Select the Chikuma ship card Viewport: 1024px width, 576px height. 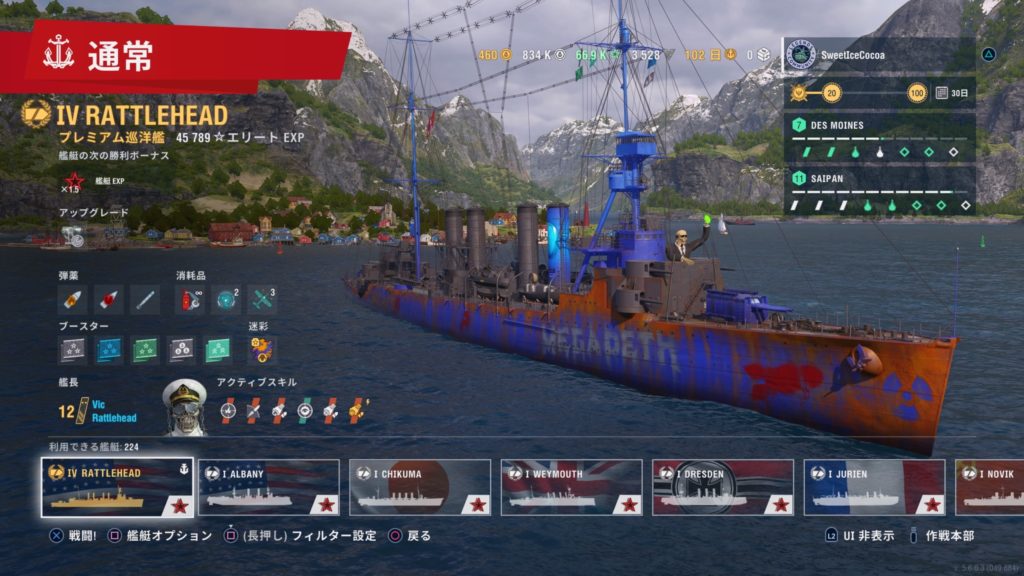419,487
